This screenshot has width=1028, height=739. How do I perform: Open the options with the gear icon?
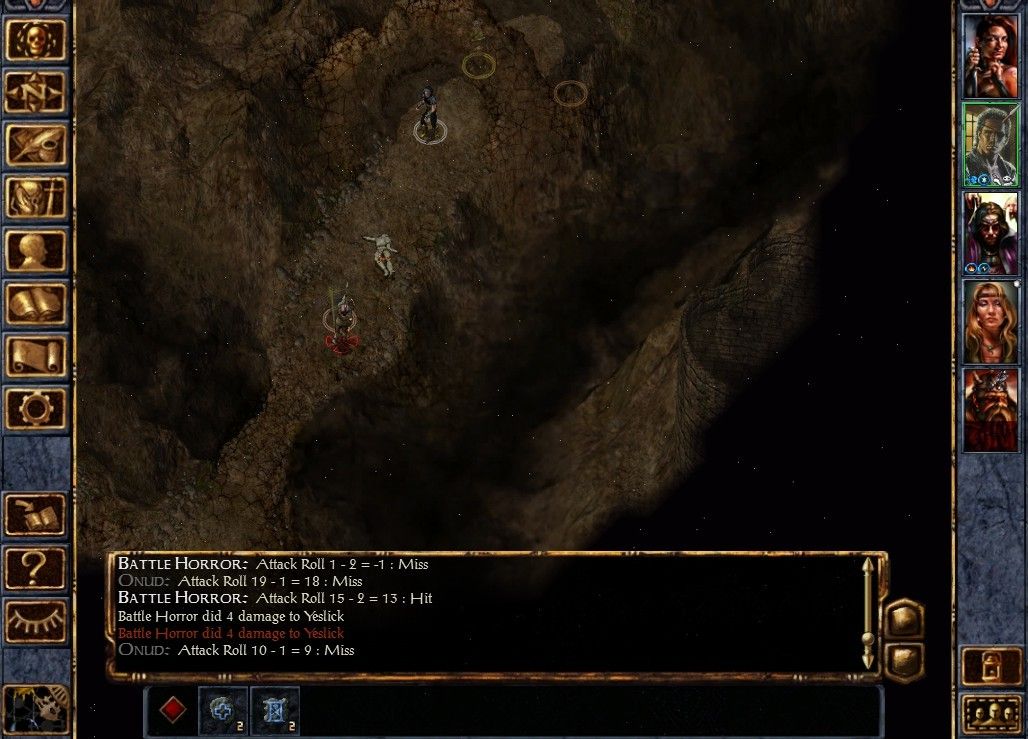[x=36, y=409]
